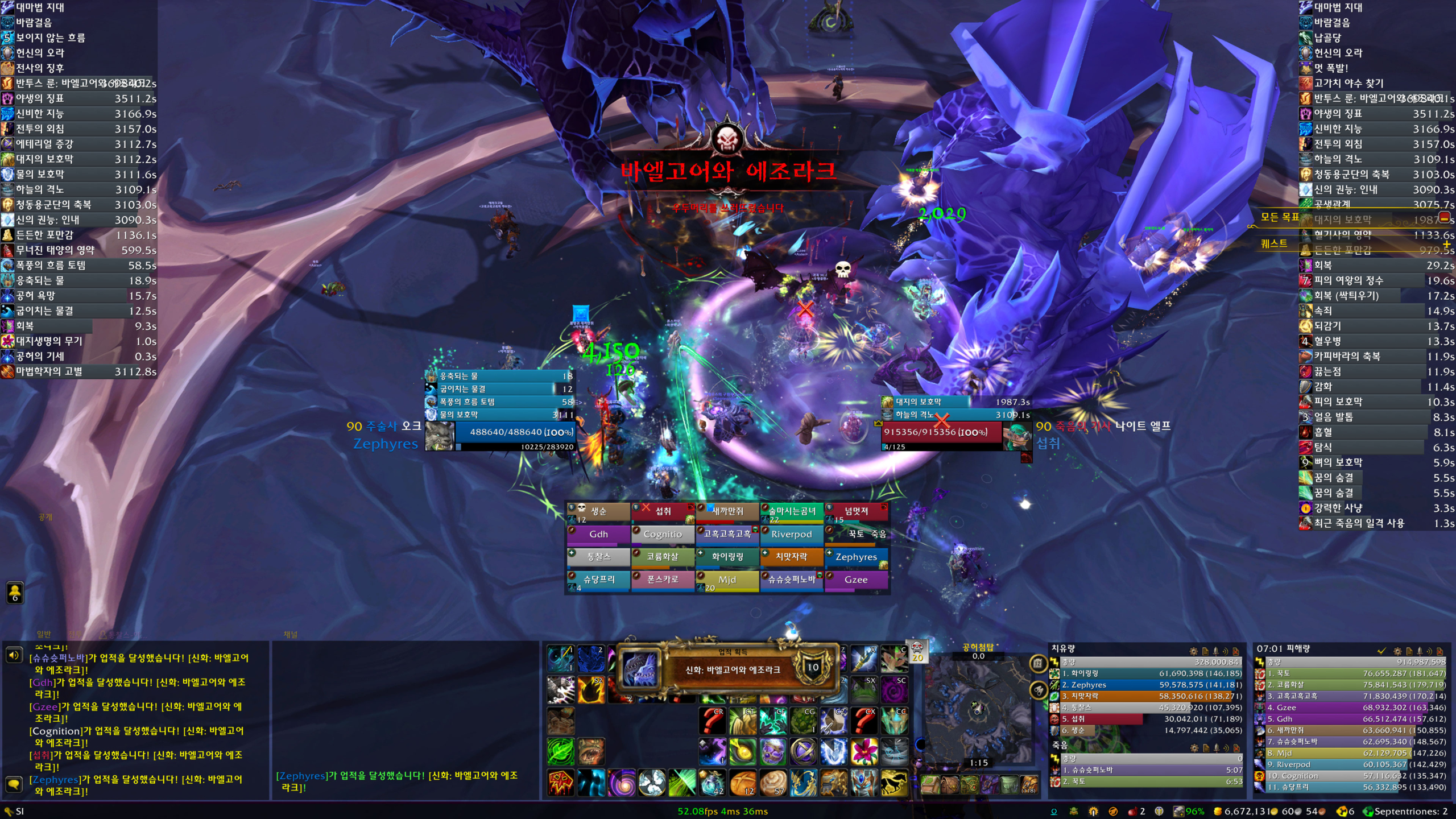
Task: Toggle the minimap tracking binoculars button
Action: click(1038, 691)
